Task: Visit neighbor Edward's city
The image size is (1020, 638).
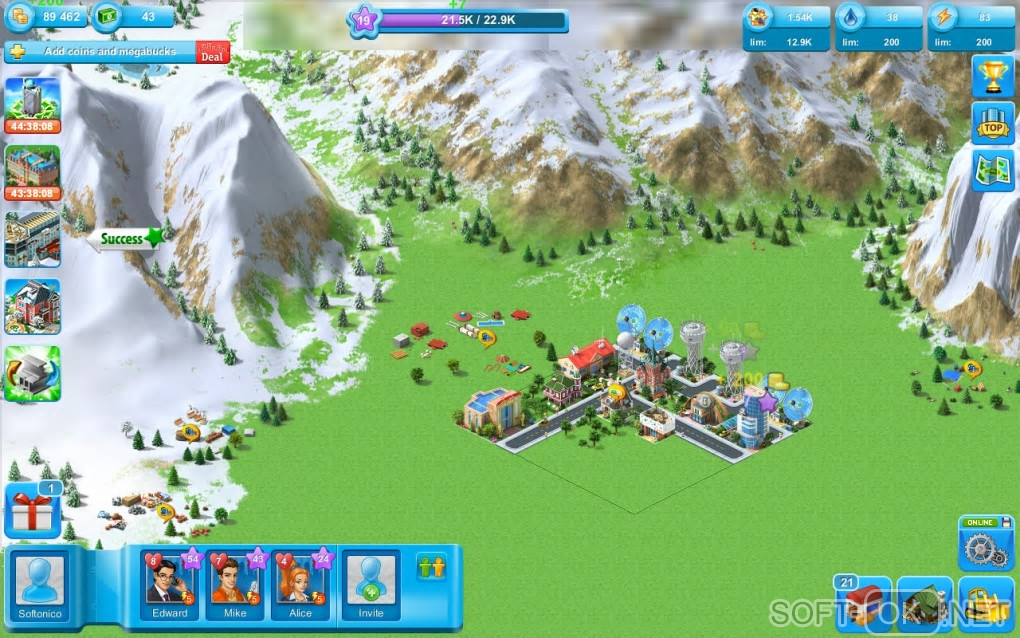Action: click(170, 584)
